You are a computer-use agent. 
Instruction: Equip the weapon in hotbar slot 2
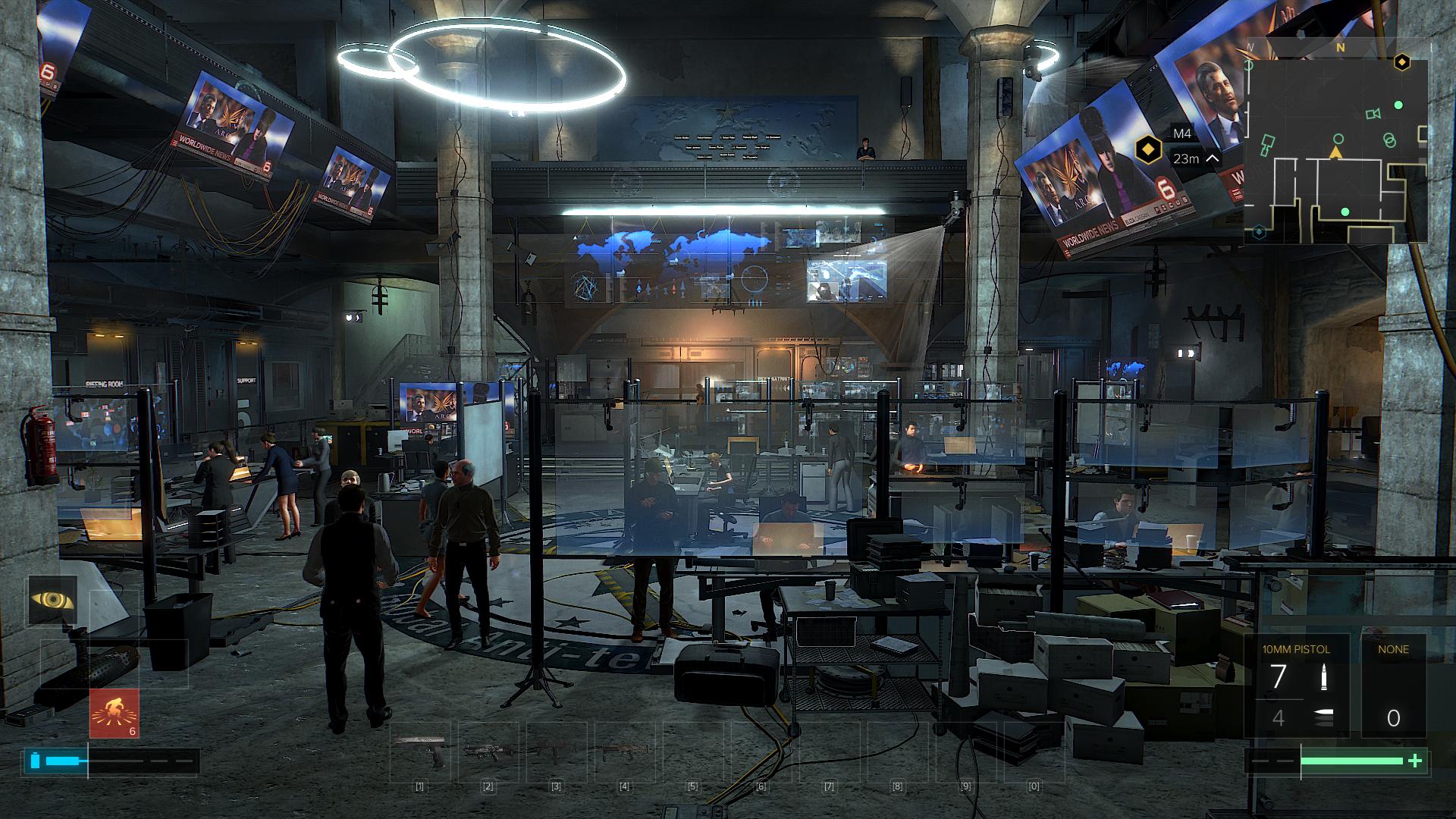[x=488, y=752]
